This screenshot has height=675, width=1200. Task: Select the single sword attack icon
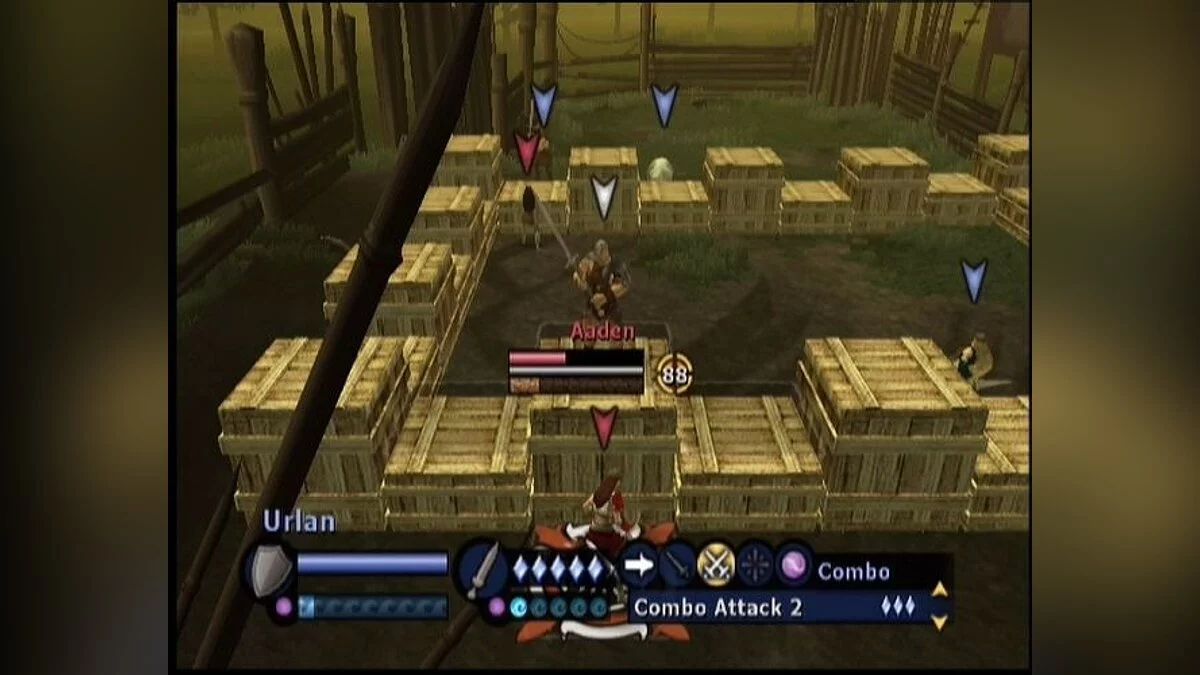[677, 566]
